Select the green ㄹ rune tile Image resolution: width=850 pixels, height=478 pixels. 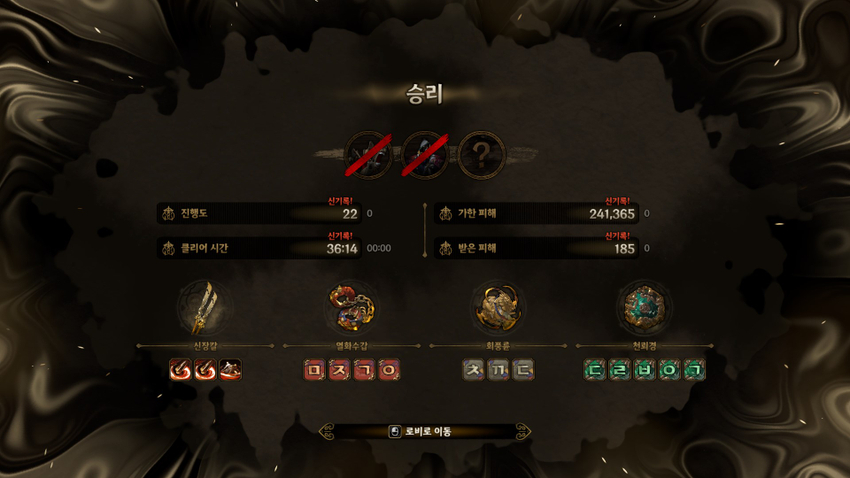point(620,370)
